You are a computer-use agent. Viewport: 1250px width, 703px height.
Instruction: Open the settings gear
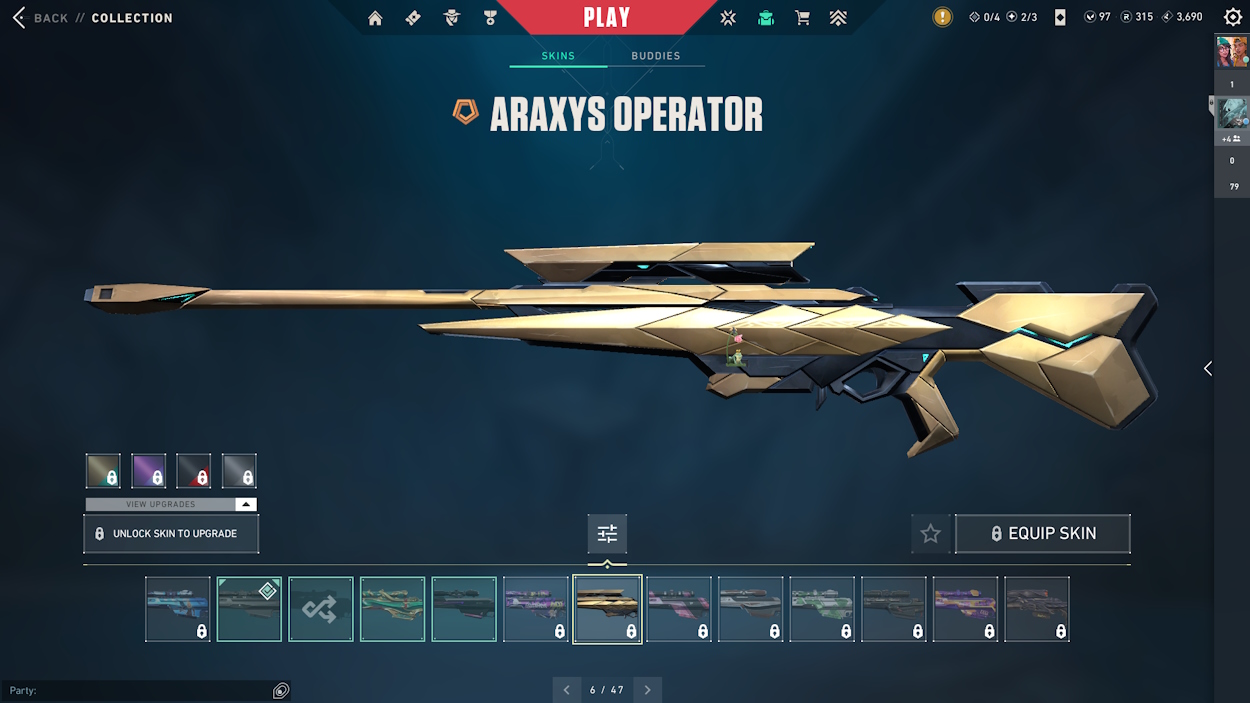tap(1232, 17)
